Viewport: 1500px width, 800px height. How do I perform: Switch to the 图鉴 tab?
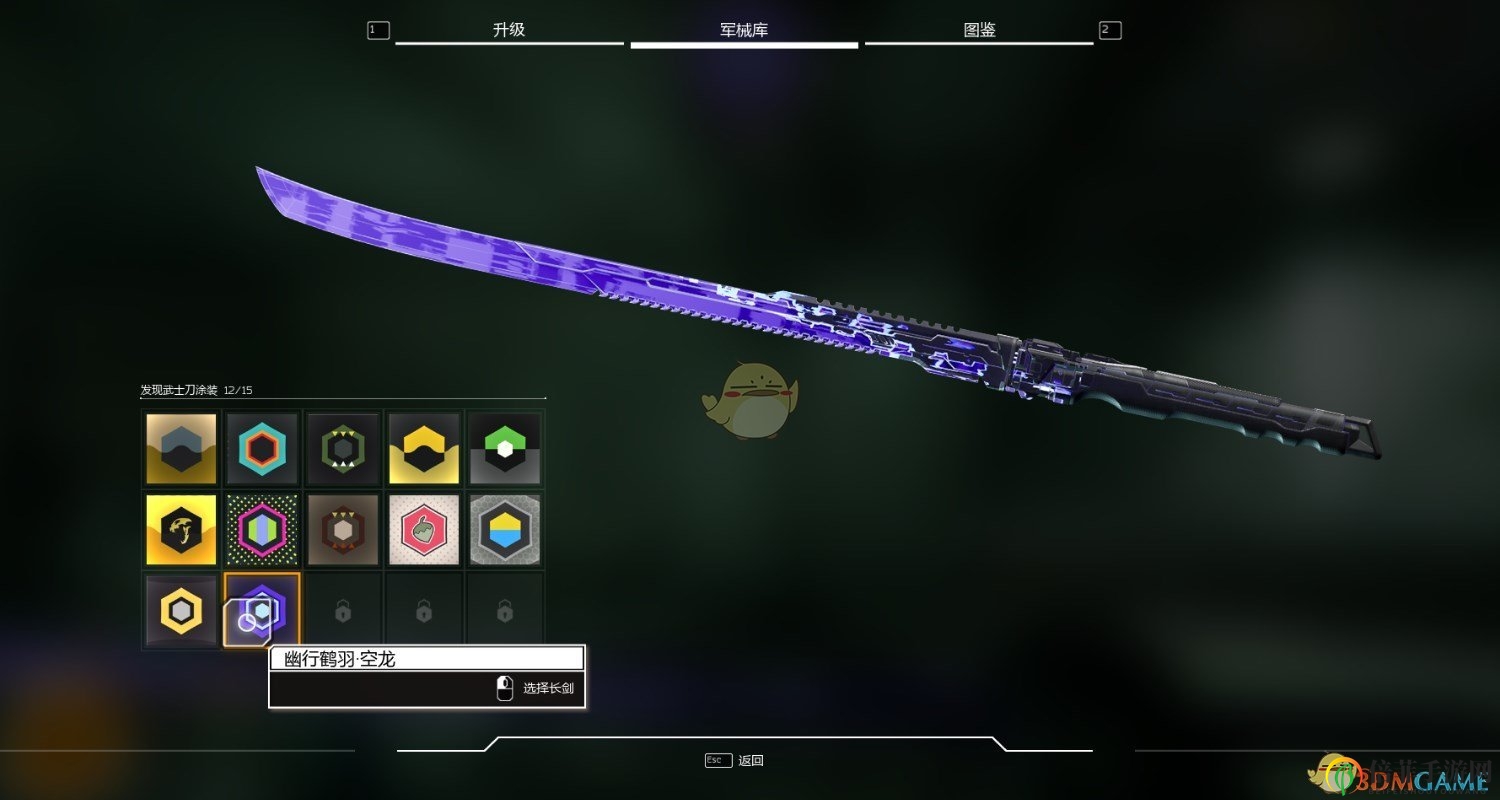point(979,30)
